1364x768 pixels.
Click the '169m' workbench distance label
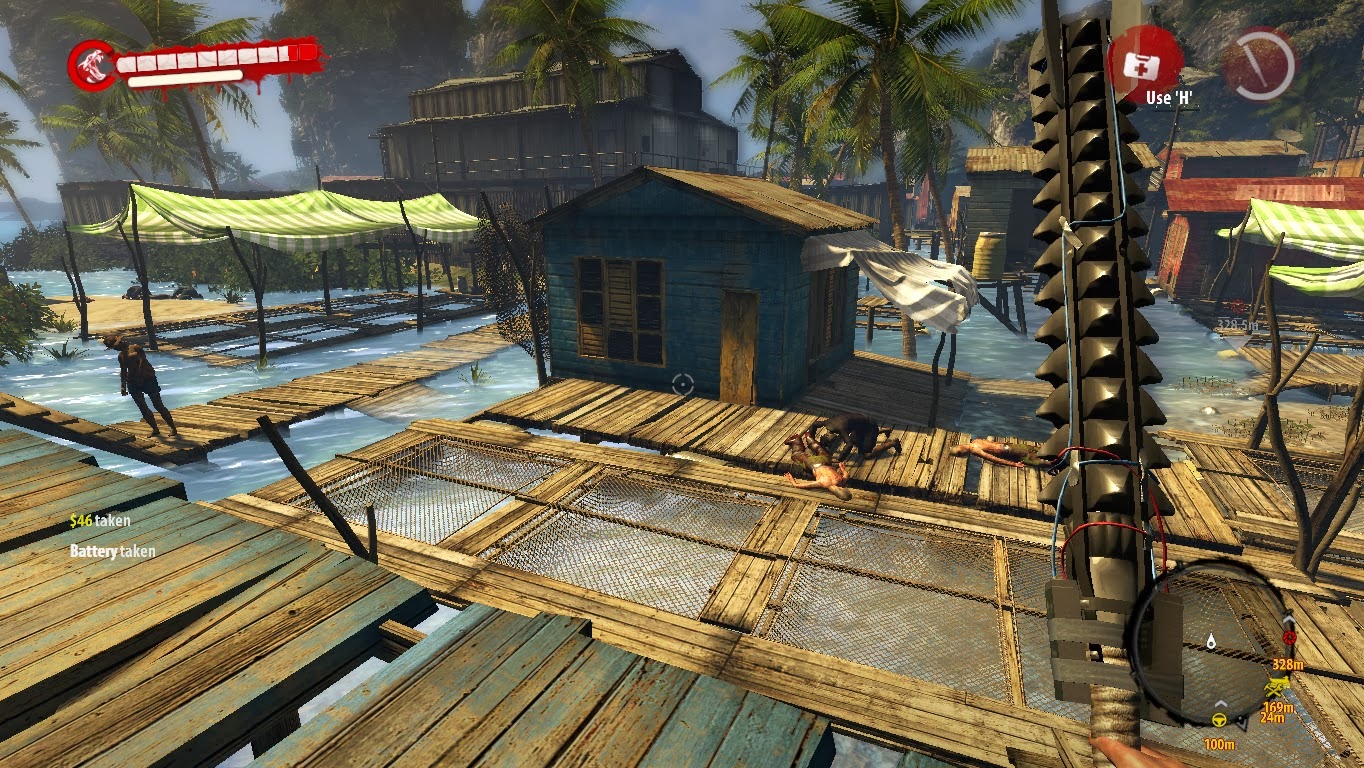point(1278,707)
